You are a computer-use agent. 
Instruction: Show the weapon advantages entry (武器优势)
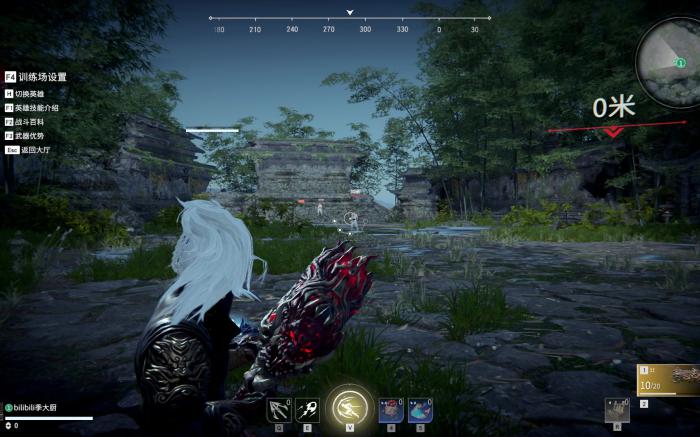[x=31, y=136]
